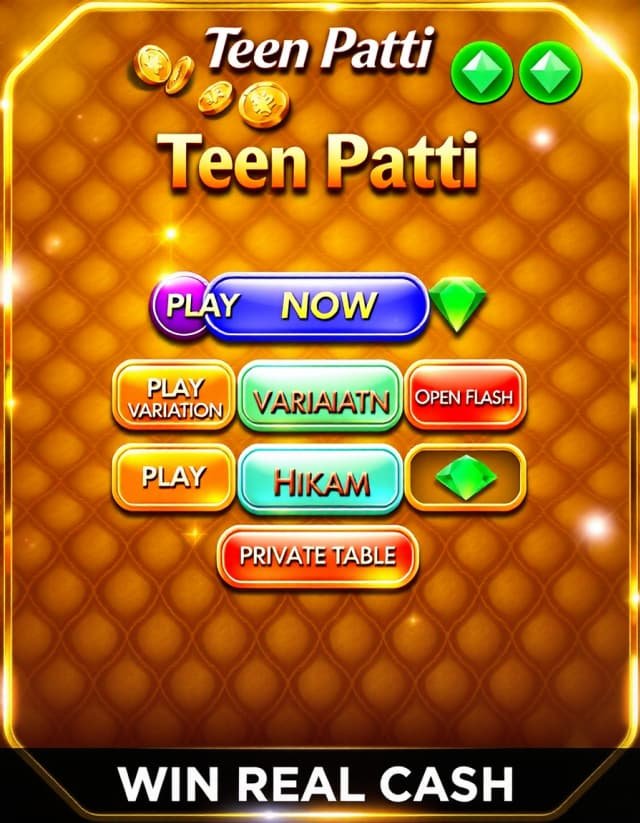Open the teal Hikam mode

(321, 481)
